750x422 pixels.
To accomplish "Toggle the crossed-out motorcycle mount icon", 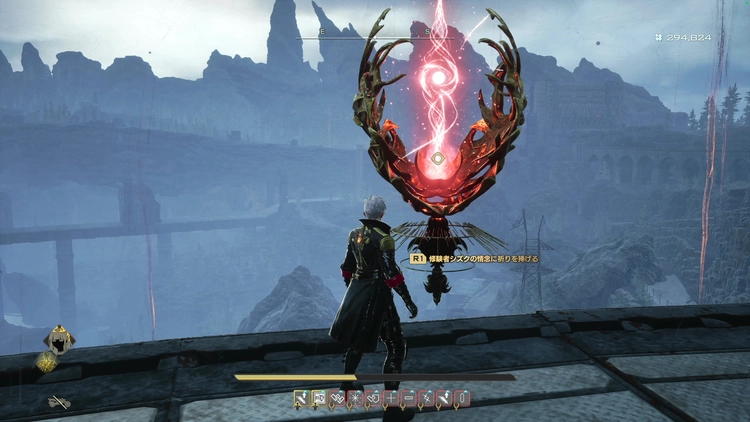I will pos(57,402).
